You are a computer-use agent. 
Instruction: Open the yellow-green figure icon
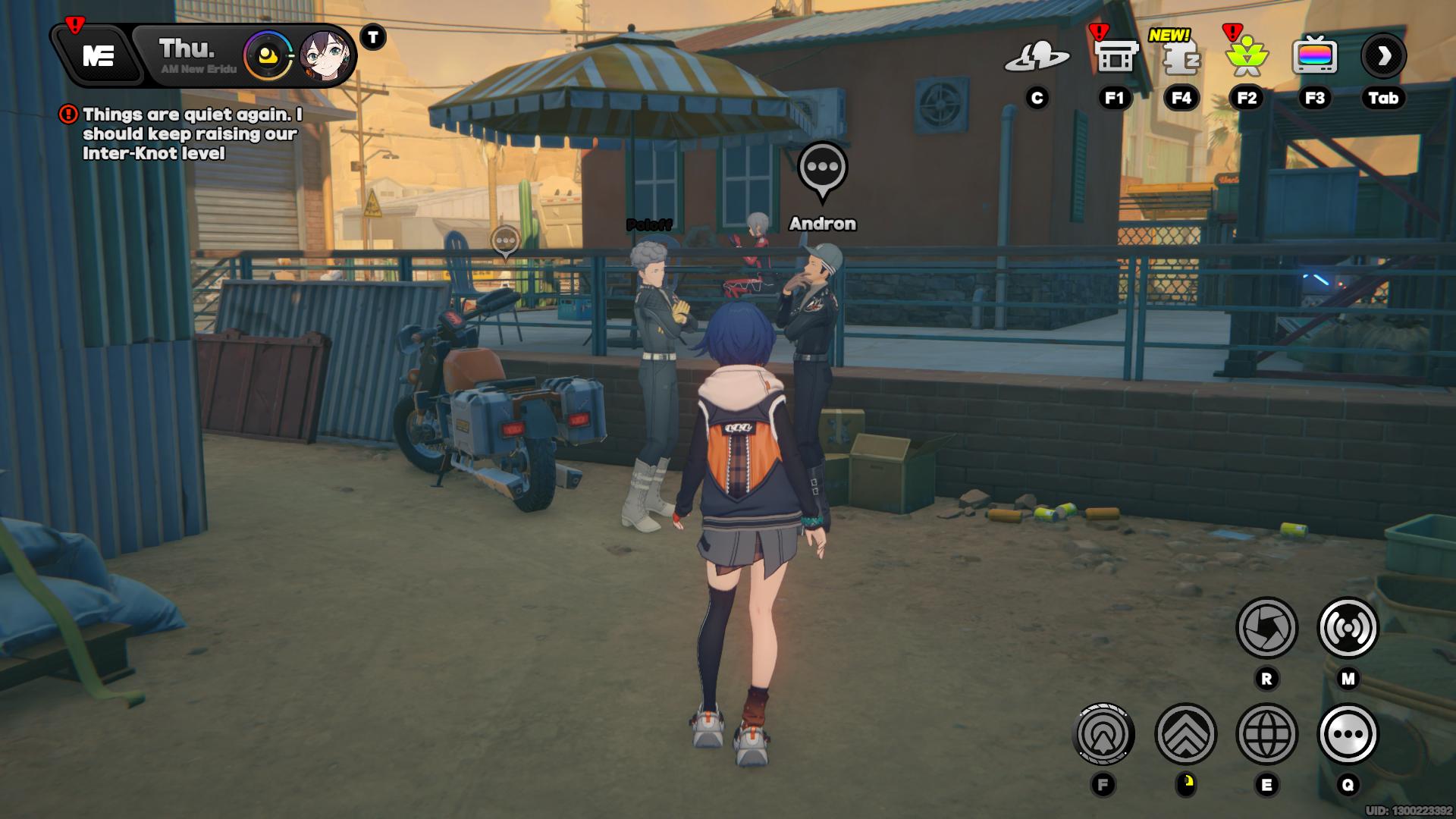tap(1247, 58)
